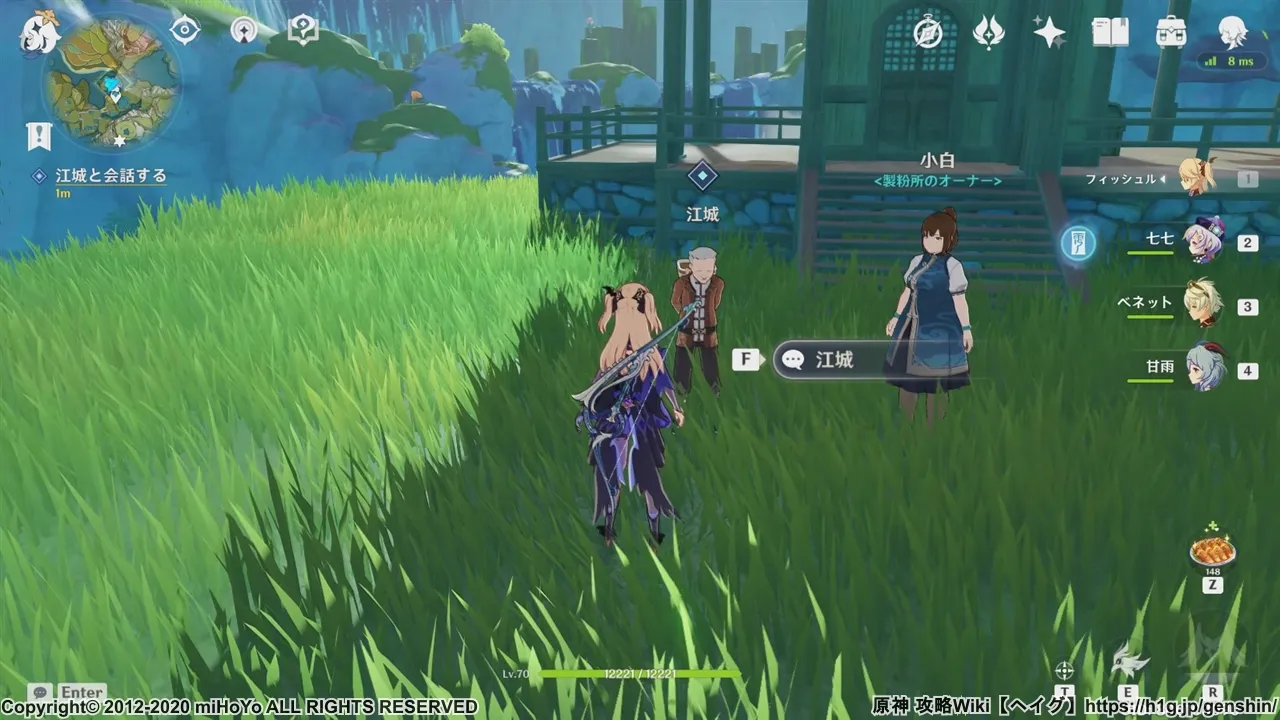The width and height of the screenshot is (1280, 720).
Task: Open the four-pointed star wish icon
Action: tap(1049, 32)
